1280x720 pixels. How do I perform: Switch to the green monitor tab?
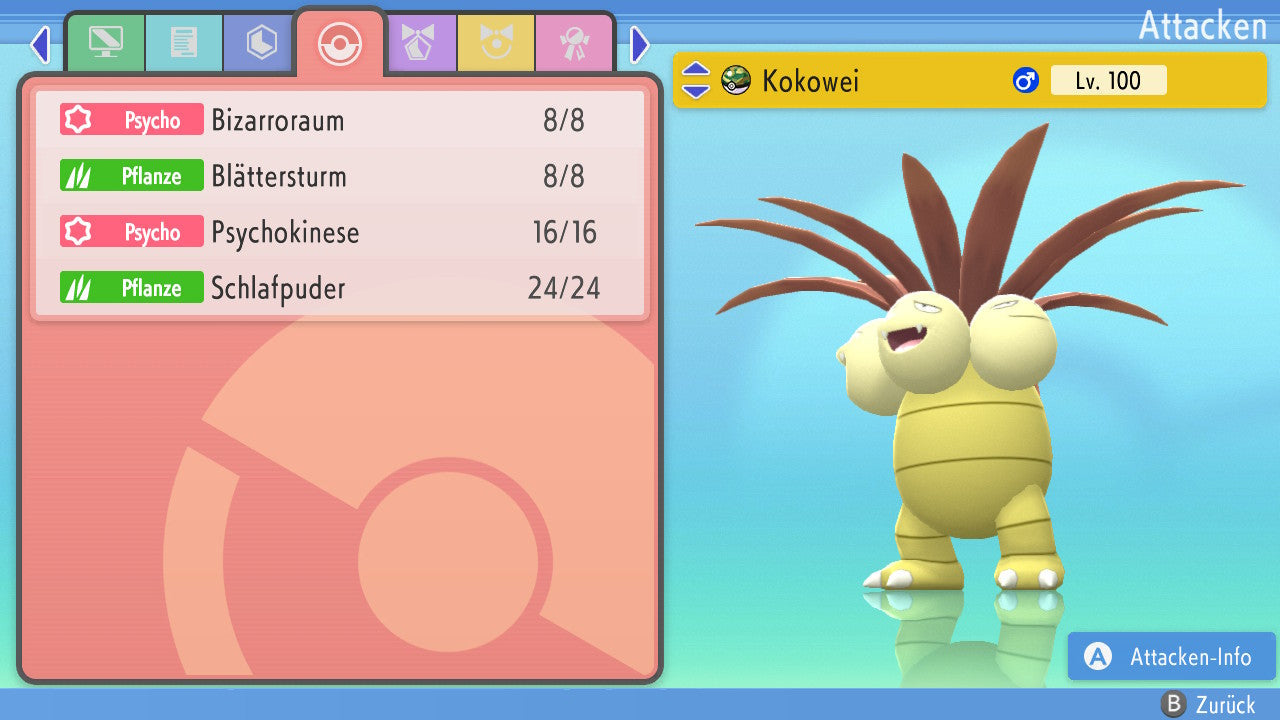coord(105,43)
